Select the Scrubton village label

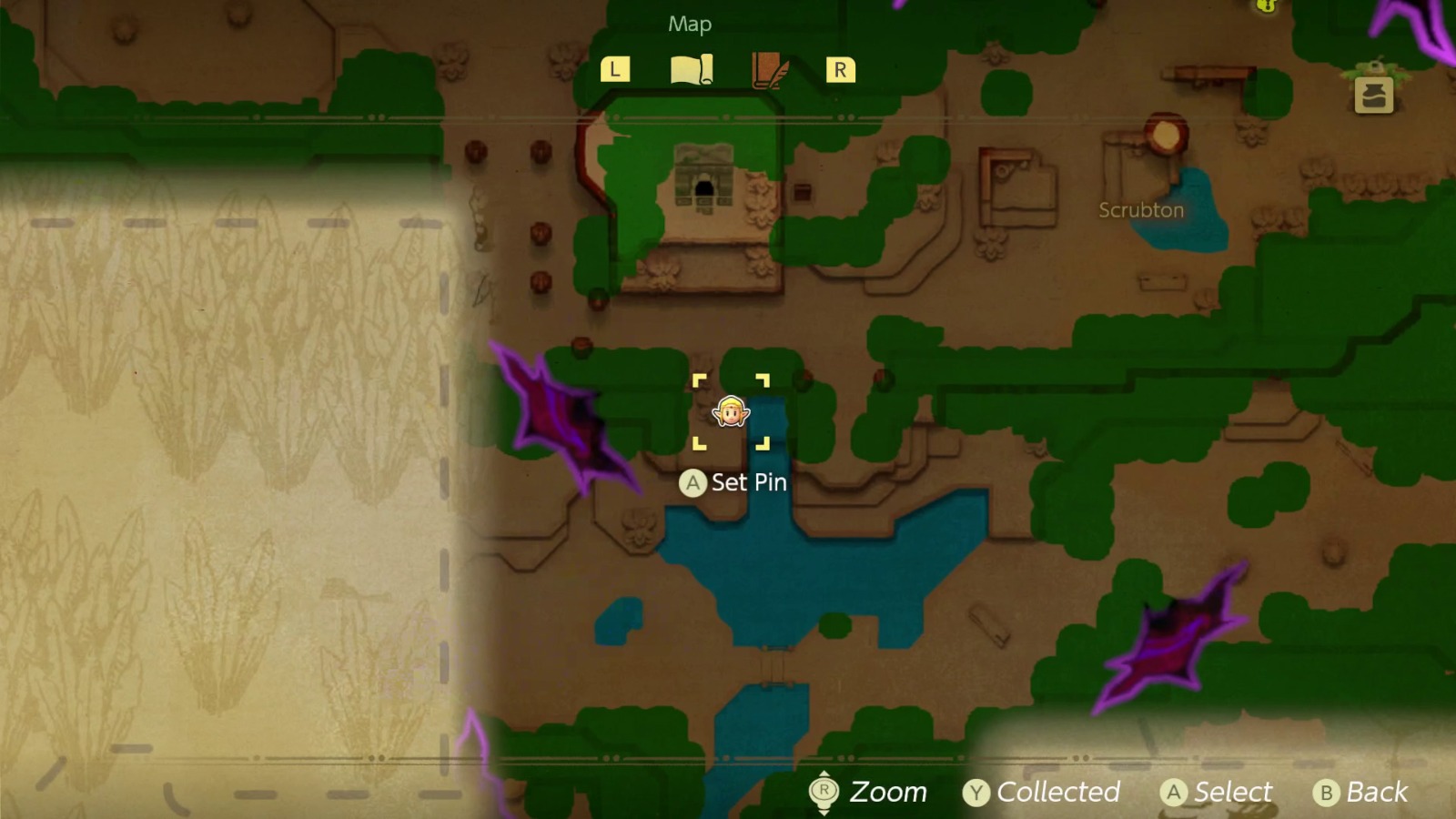(1140, 209)
